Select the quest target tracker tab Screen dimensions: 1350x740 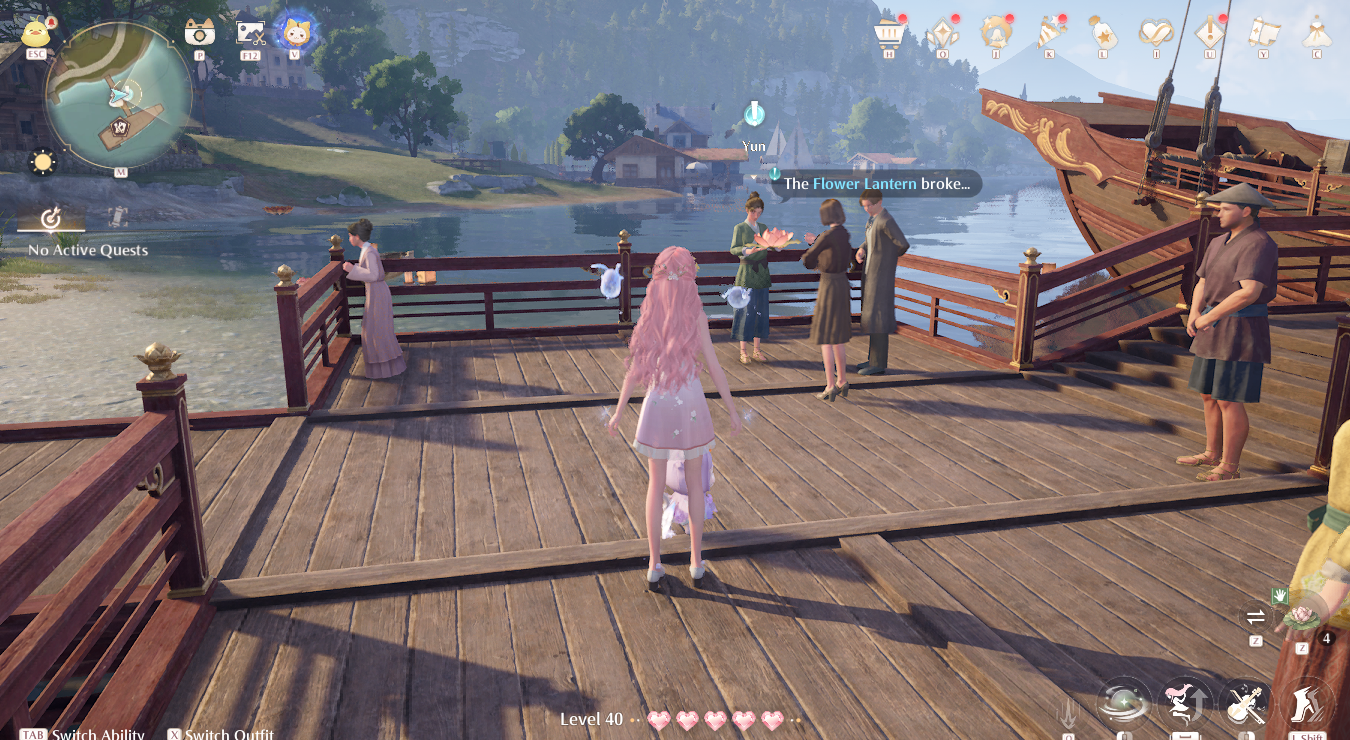51,218
